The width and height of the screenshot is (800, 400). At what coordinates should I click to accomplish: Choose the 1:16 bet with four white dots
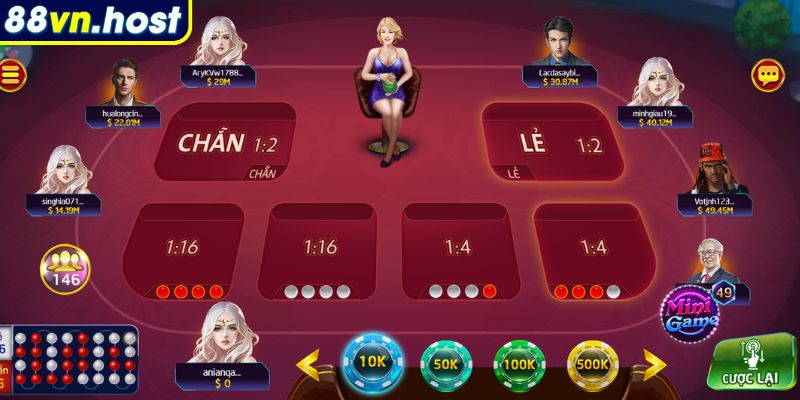pyautogui.click(x=320, y=250)
